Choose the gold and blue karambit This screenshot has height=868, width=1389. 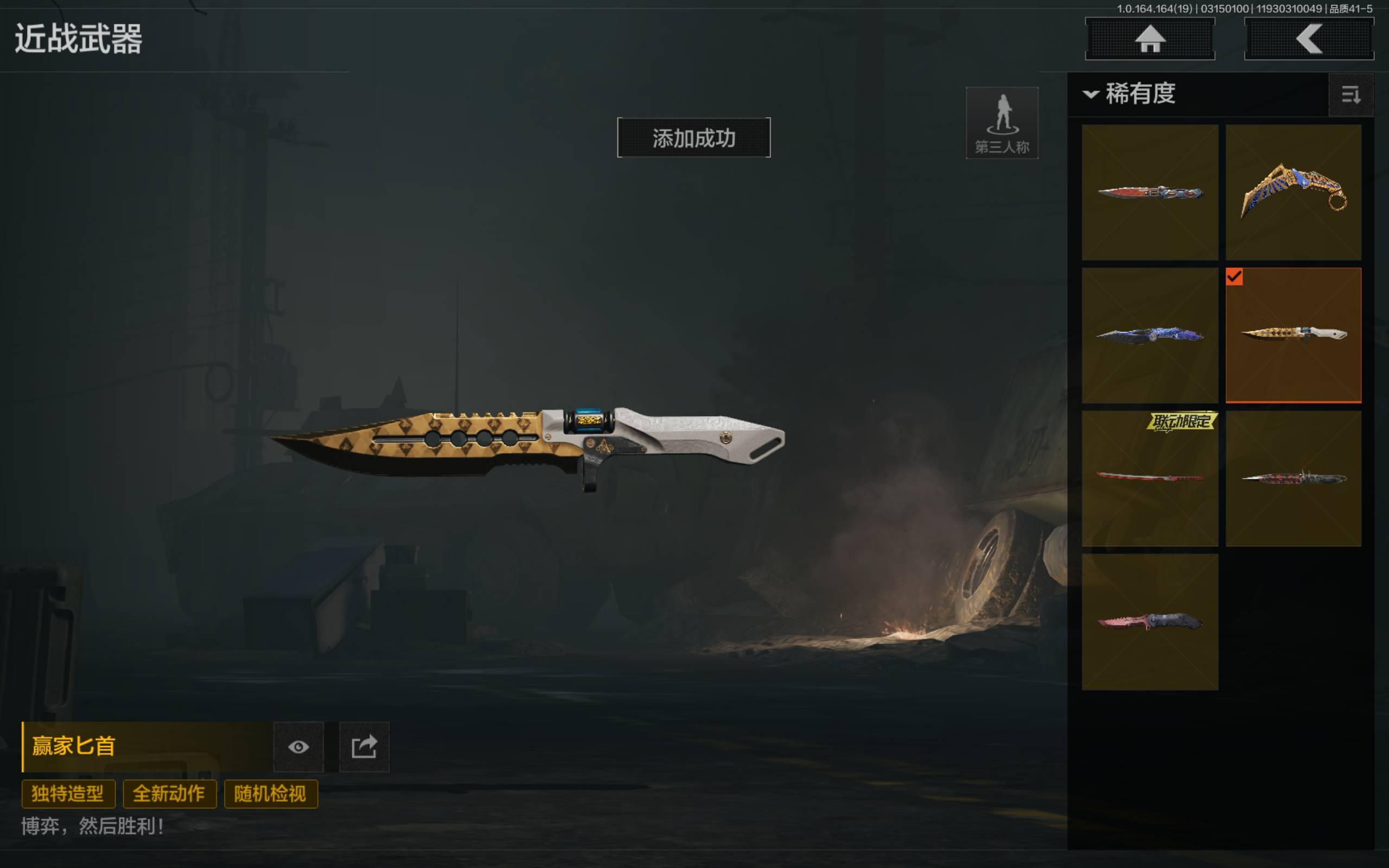pos(1293,192)
